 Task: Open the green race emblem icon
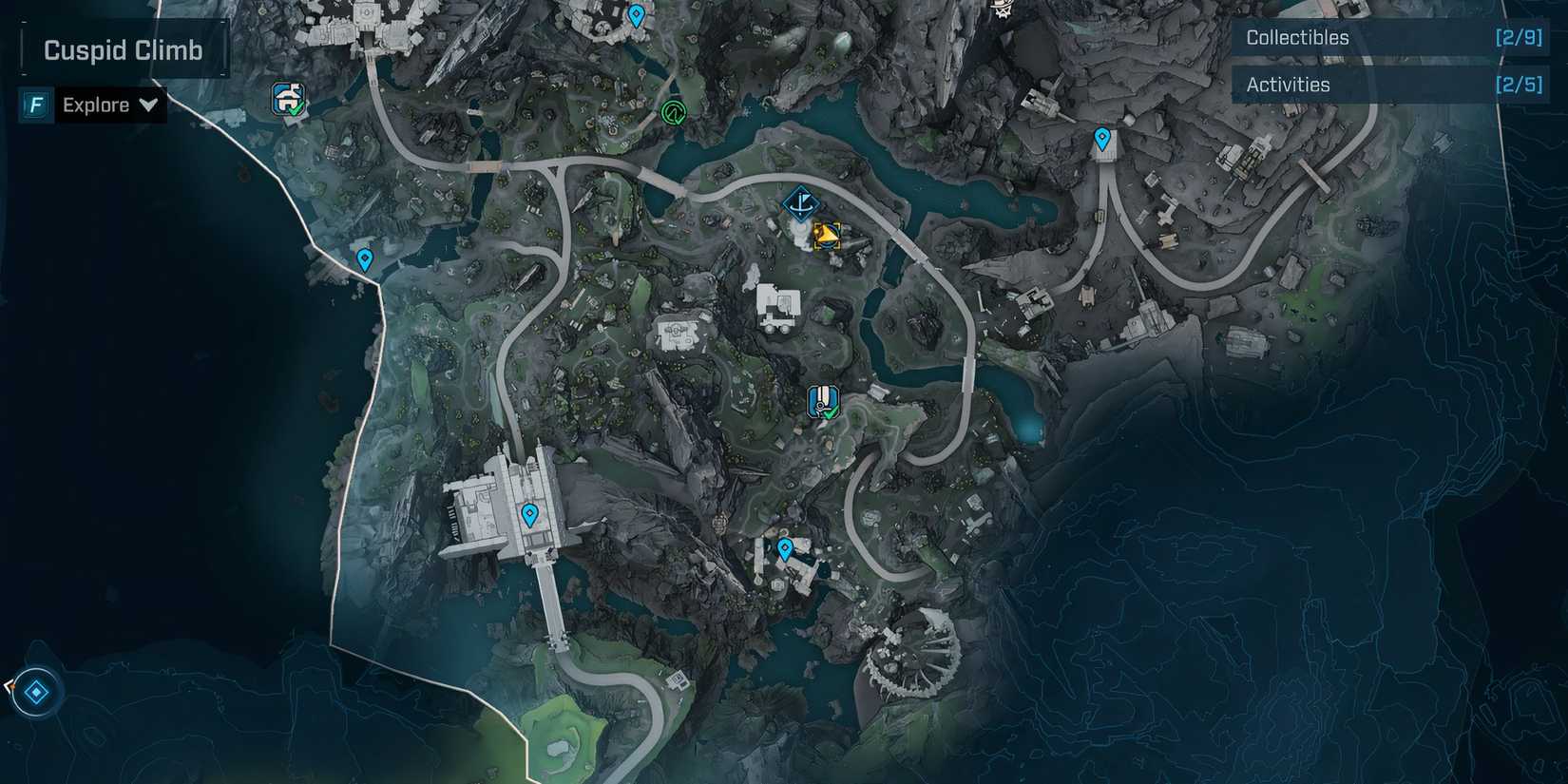point(673,112)
